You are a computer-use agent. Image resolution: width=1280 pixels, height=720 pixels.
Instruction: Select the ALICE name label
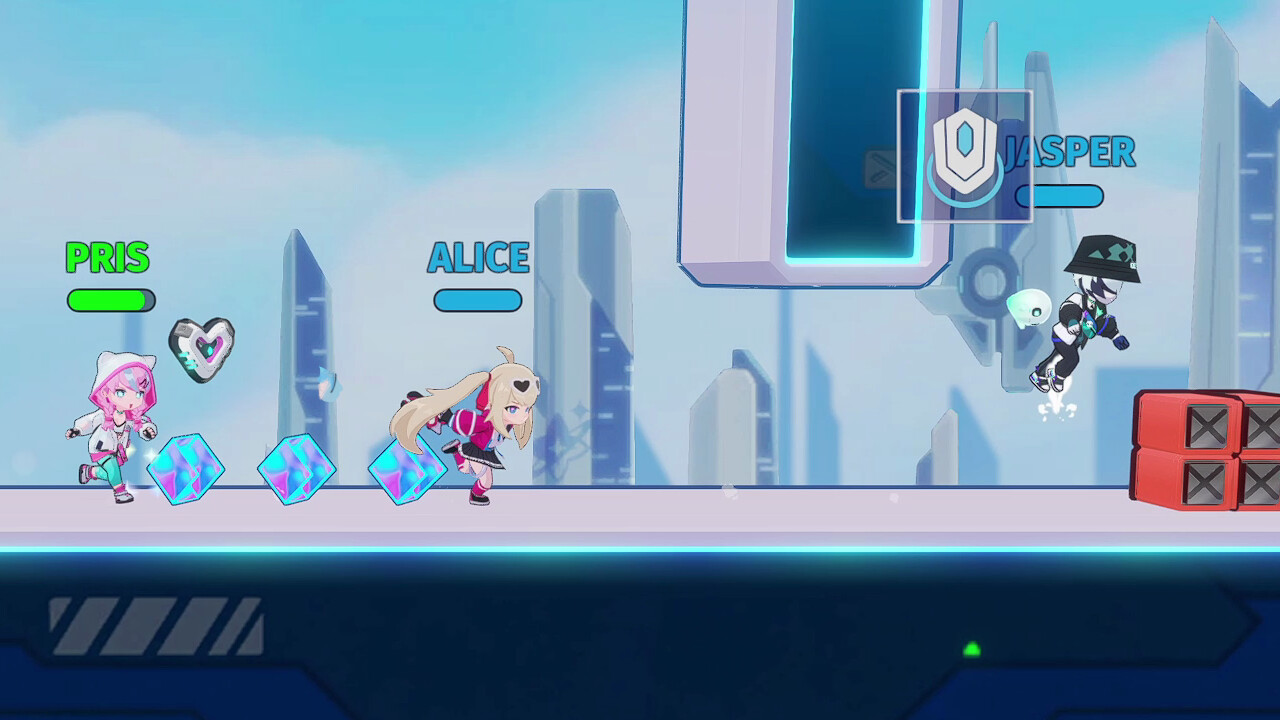click(x=477, y=258)
